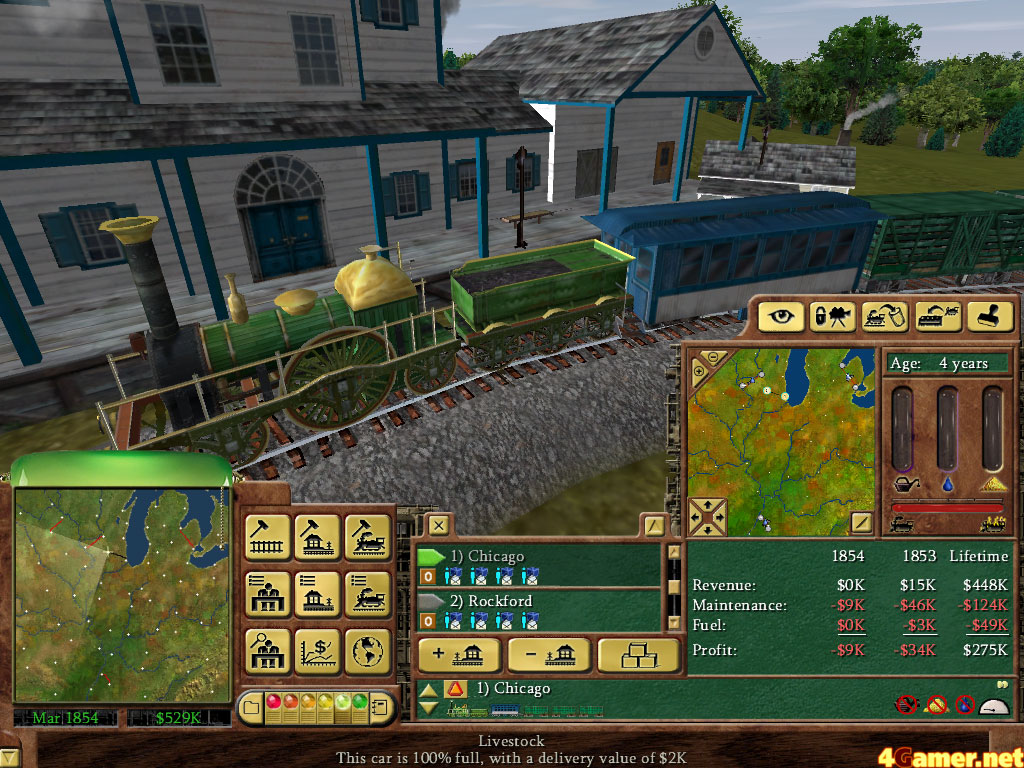The image size is (1024, 768).
Task: Open the lay track tool
Action: (x=267, y=537)
